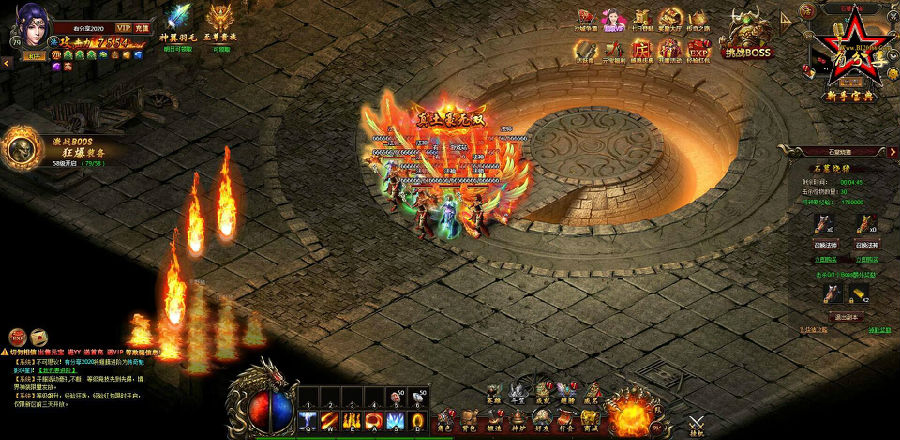The image size is (900, 440).
Task: Activate the Q hotkey skill icon
Action: tap(307, 418)
